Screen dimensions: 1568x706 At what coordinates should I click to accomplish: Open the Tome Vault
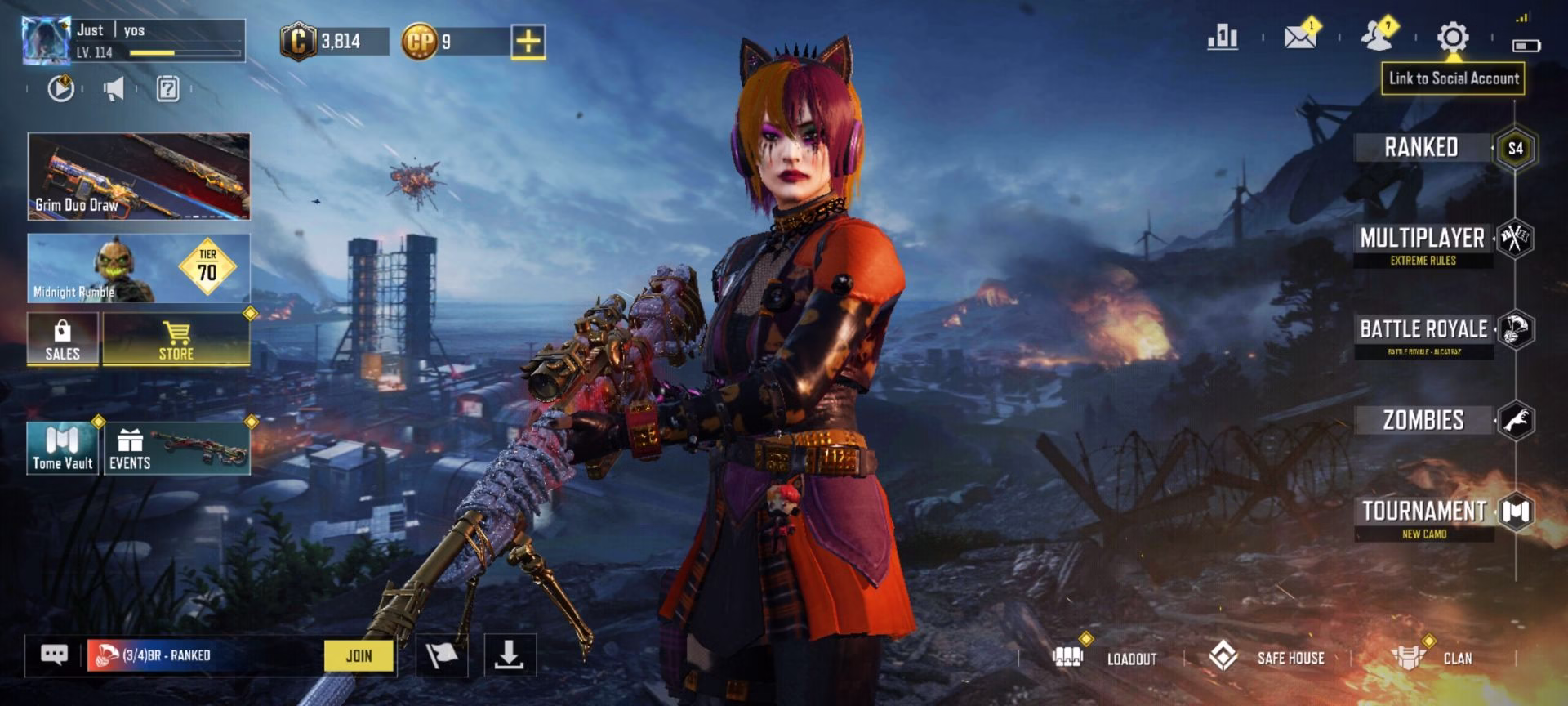[63, 448]
